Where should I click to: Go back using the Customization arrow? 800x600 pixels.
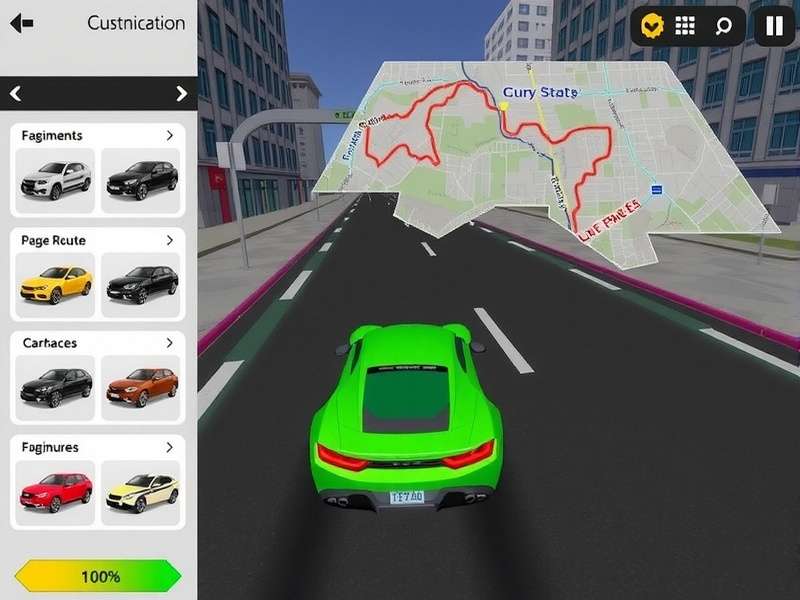pyautogui.click(x=21, y=22)
